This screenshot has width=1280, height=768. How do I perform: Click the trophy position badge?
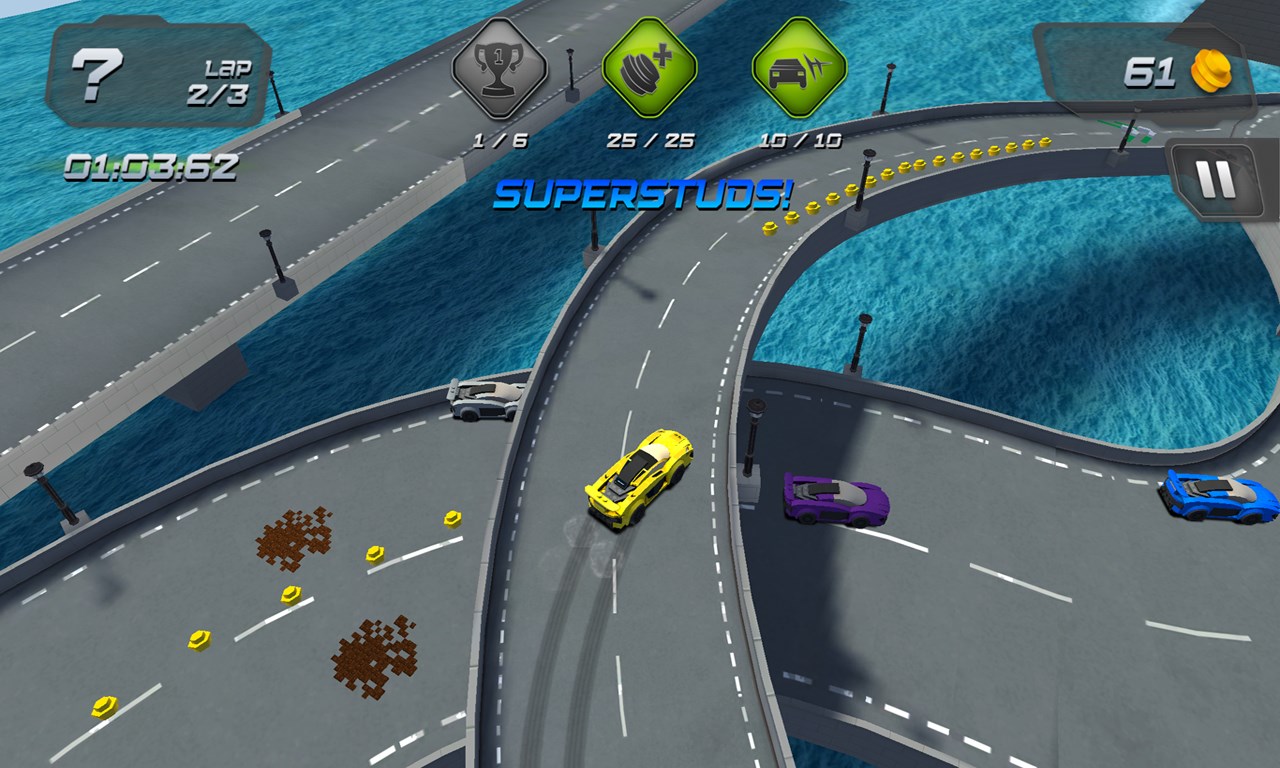[499, 68]
